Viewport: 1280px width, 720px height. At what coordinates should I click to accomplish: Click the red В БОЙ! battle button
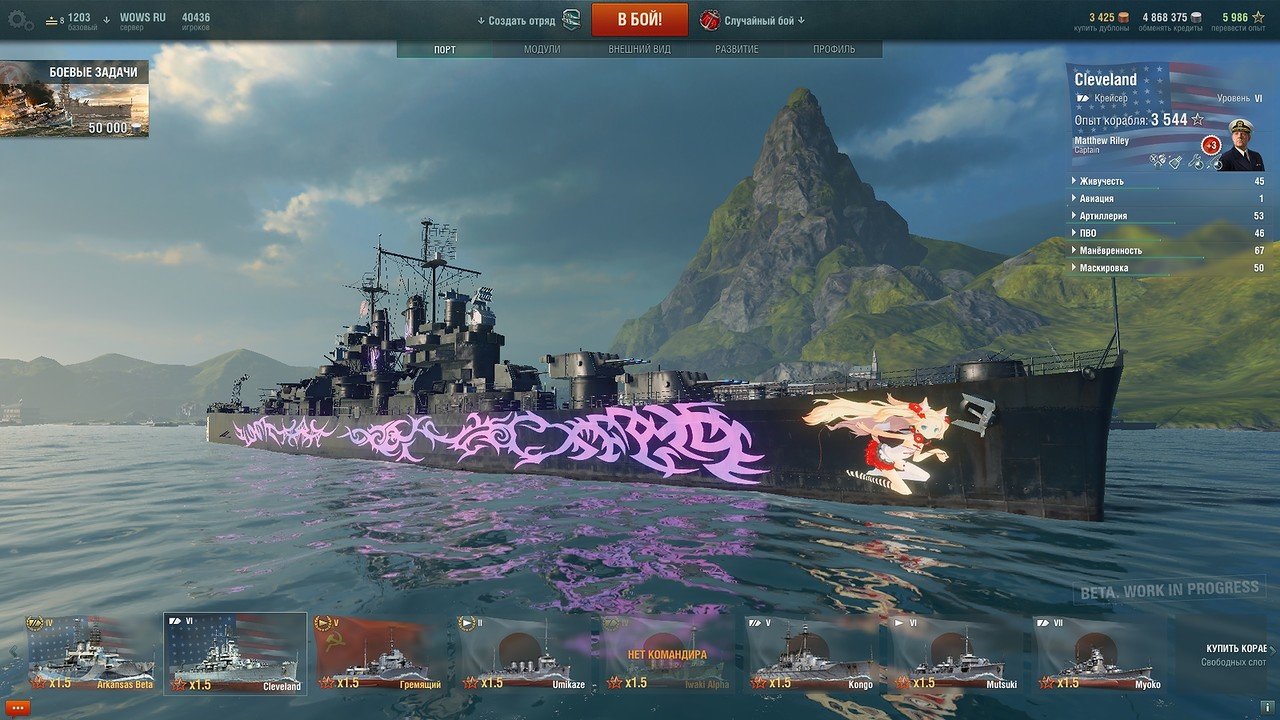pos(639,20)
